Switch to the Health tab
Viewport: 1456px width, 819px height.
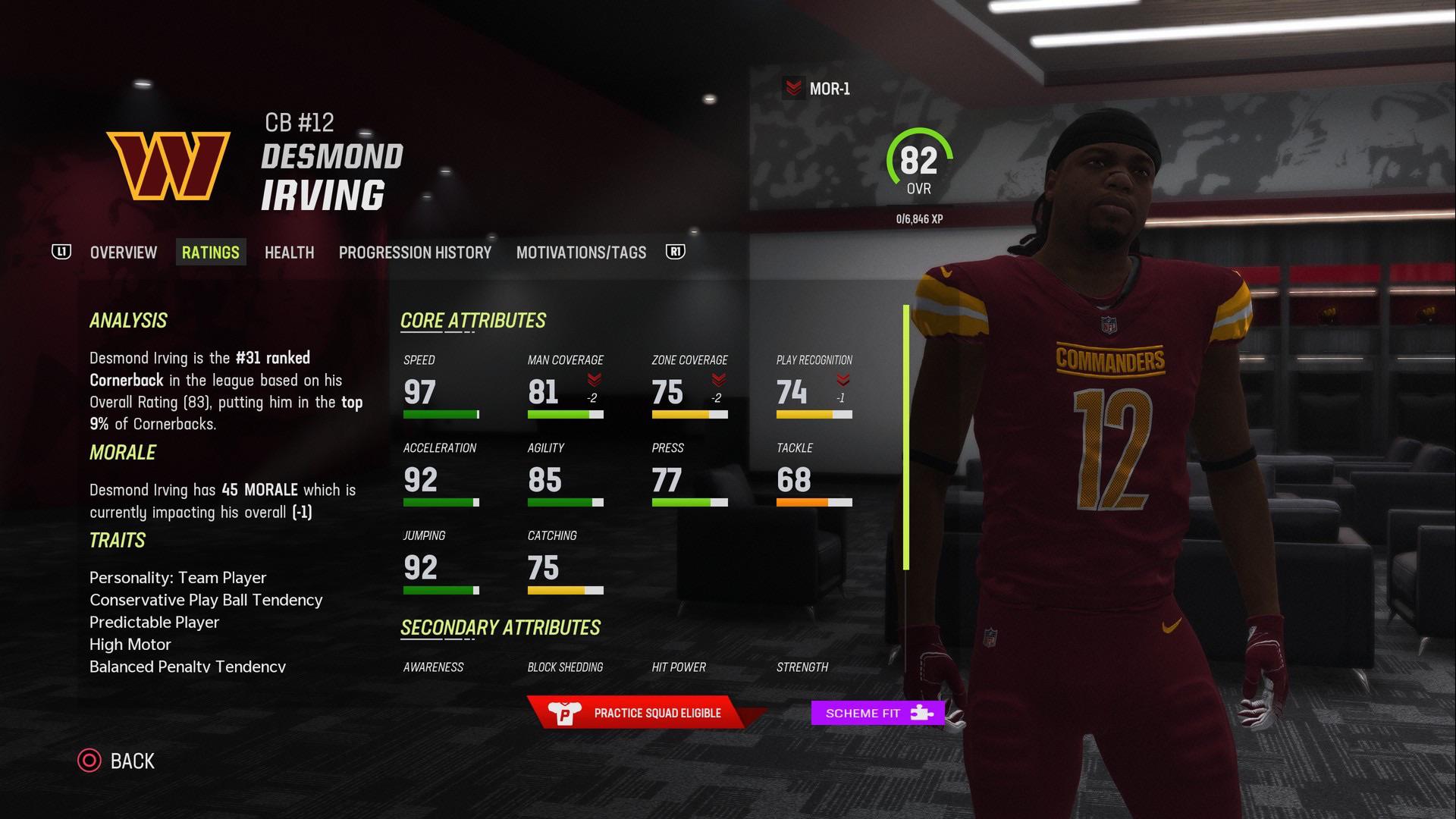[289, 252]
